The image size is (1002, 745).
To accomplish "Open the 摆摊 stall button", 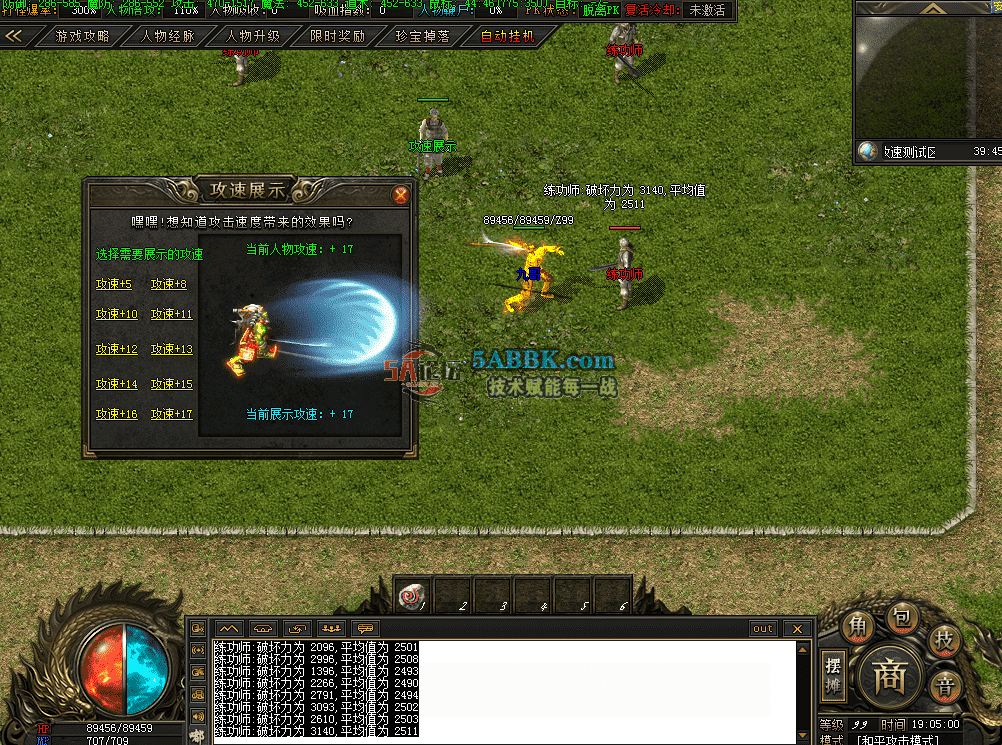I will click(x=833, y=677).
